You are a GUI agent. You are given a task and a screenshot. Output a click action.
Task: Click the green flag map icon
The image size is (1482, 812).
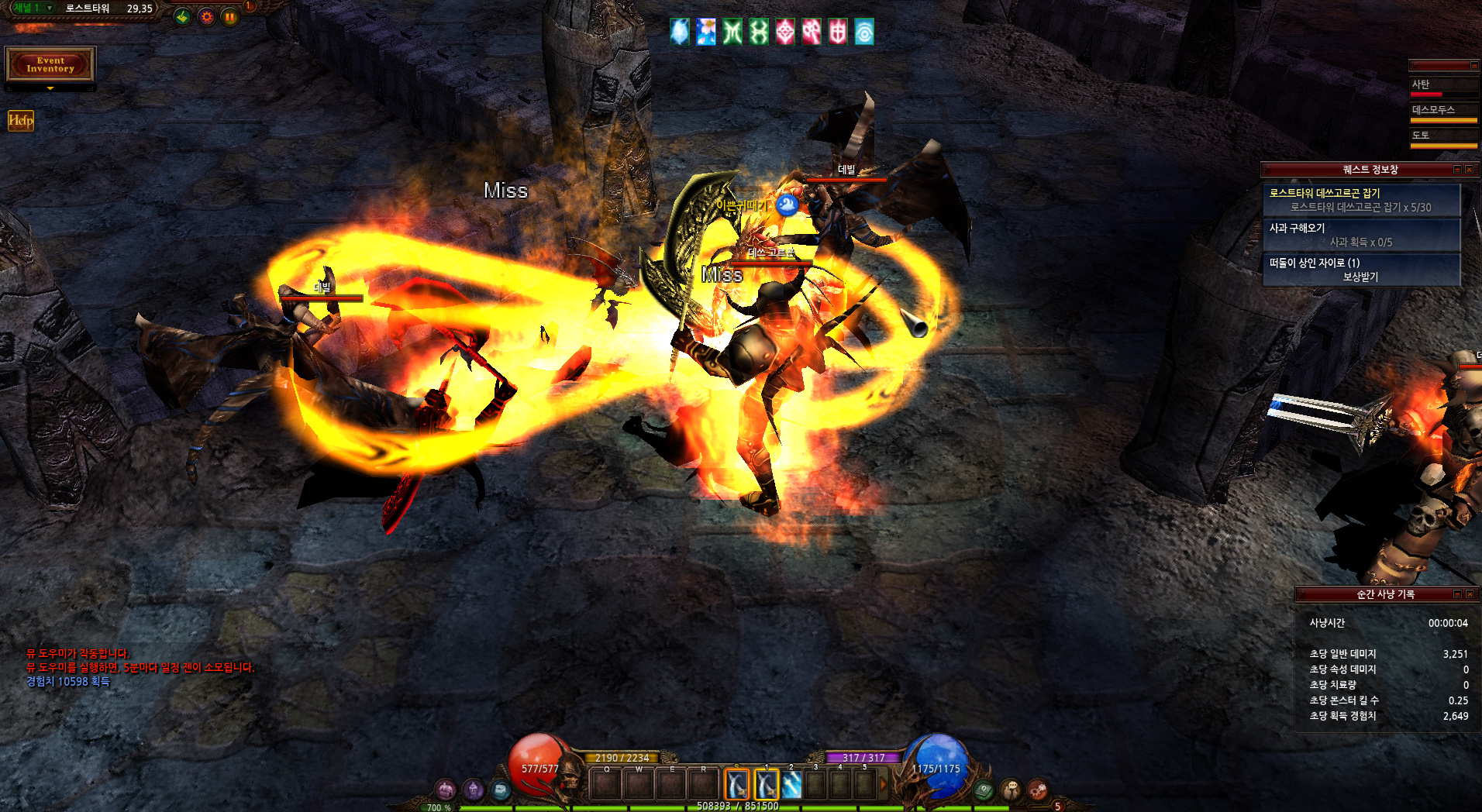point(182,16)
